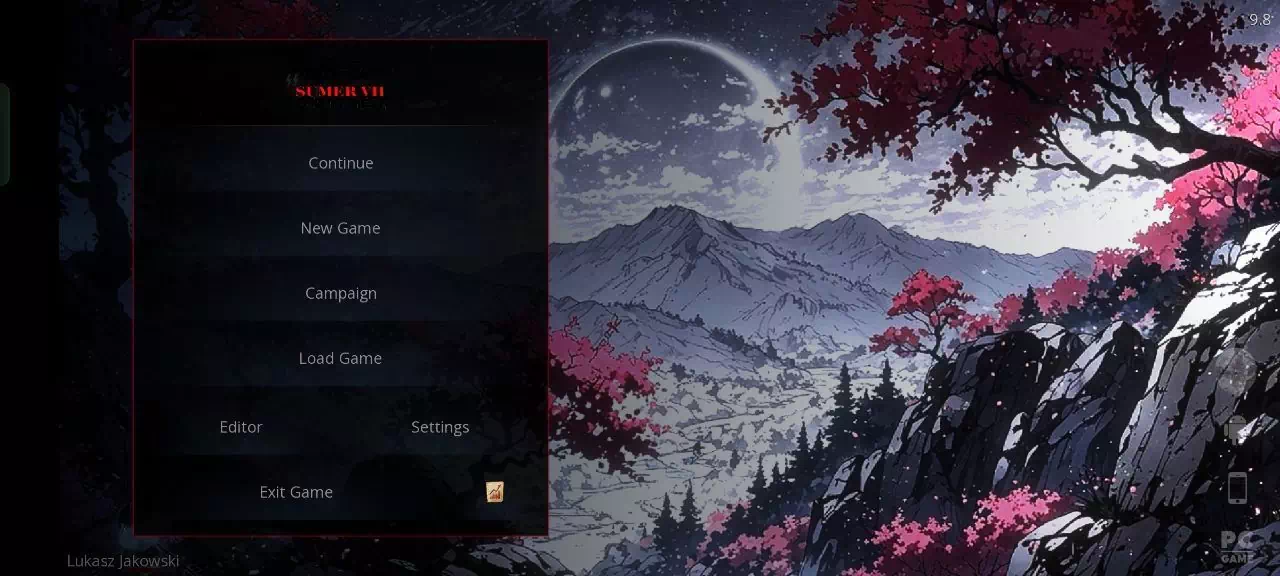Continue the previous game
Viewport: 1280px width, 576px height.
340,163
